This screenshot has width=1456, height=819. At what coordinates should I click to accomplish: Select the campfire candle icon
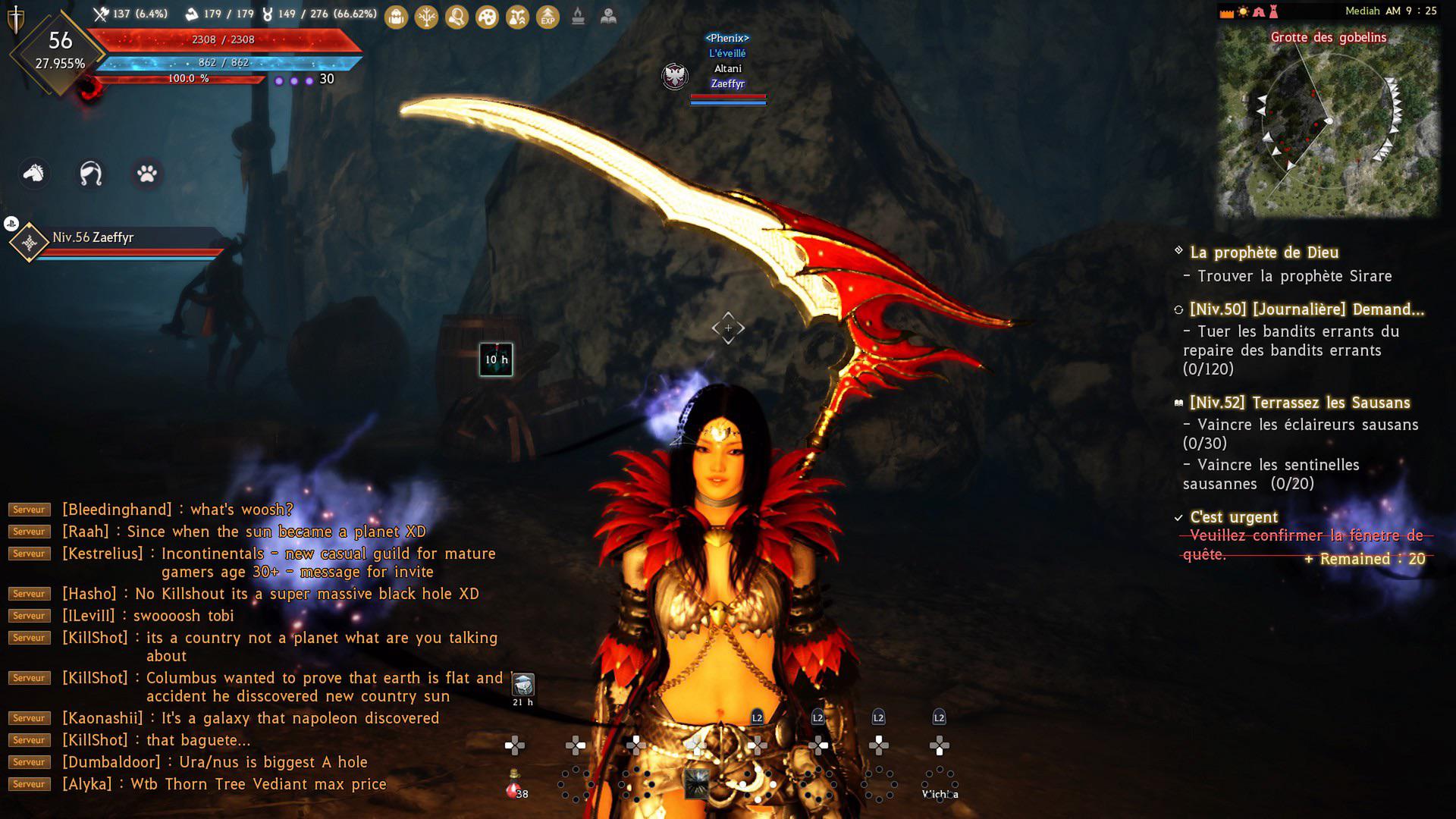coord(577,17)
